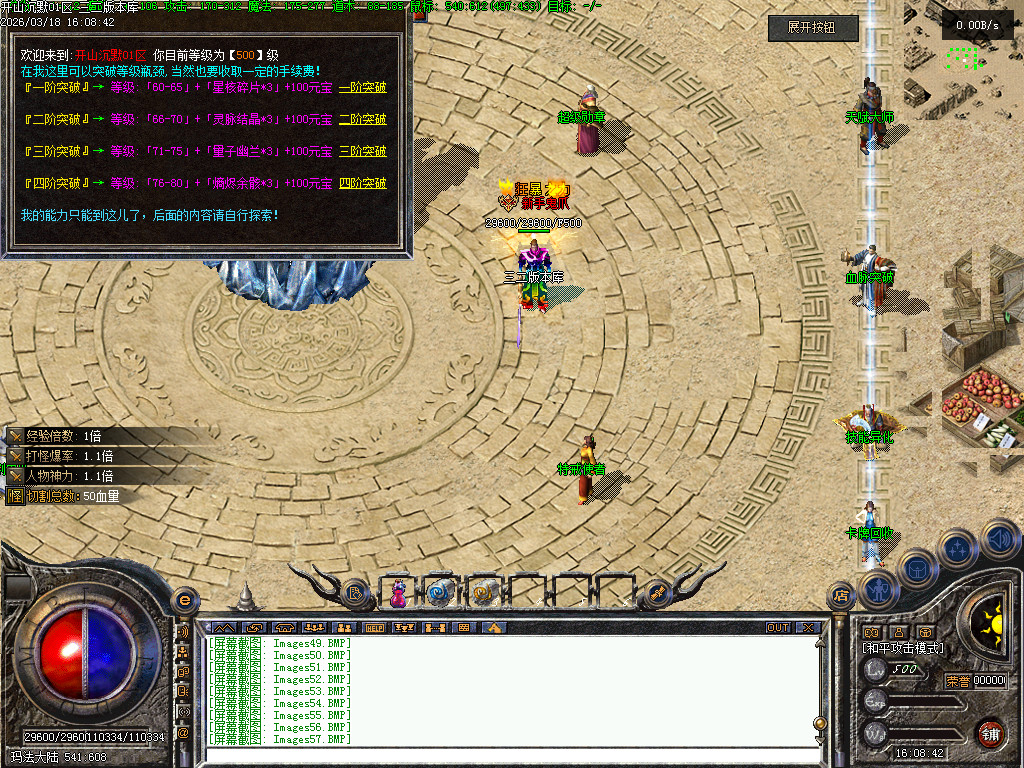
Task: Toggle the 和平攻击模式 attack mode label
Action: click(903, 648)
